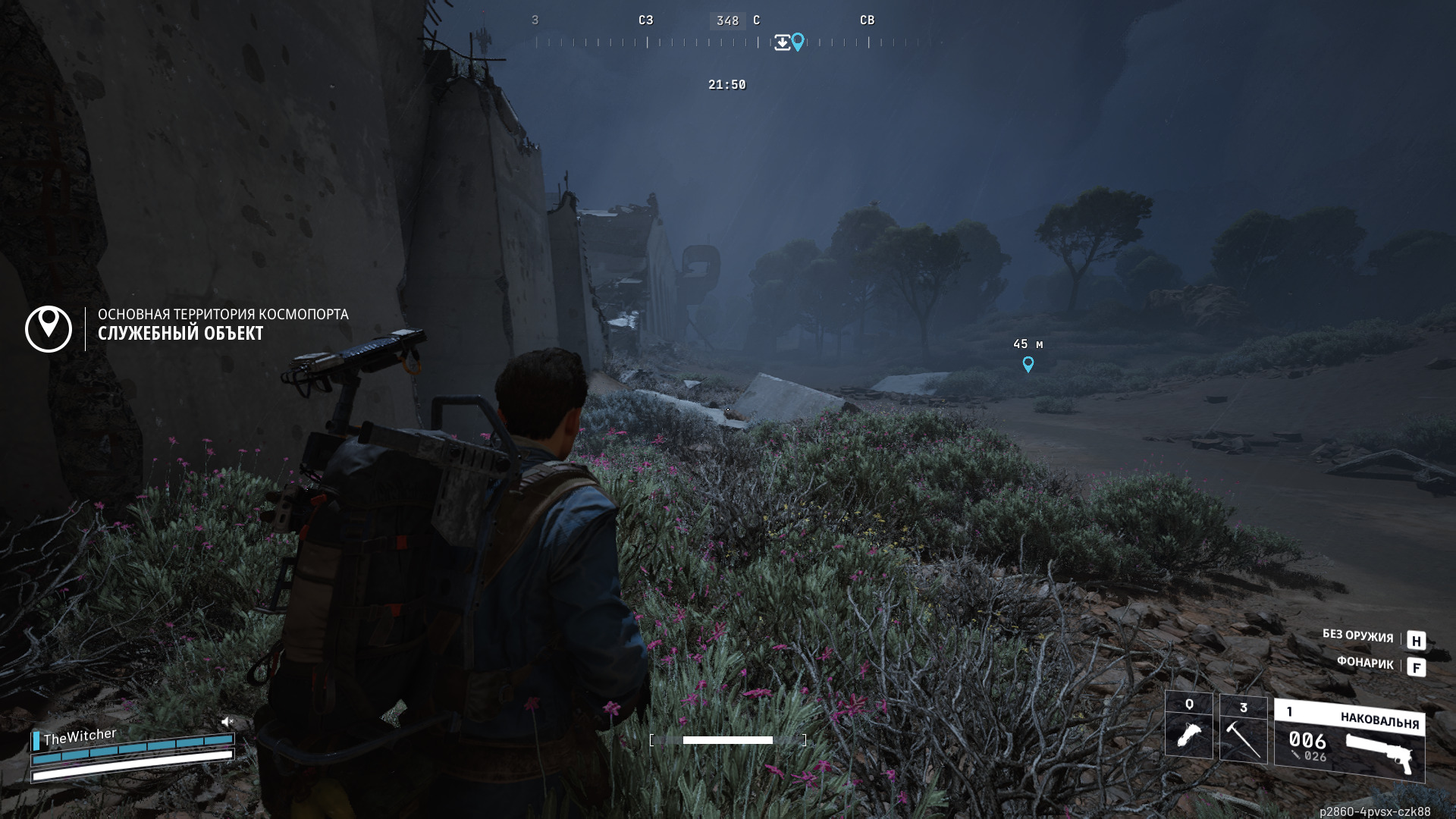Click the blue waypoint pin on the compass
Screen dimensions: 1456x819
(798, 42)
